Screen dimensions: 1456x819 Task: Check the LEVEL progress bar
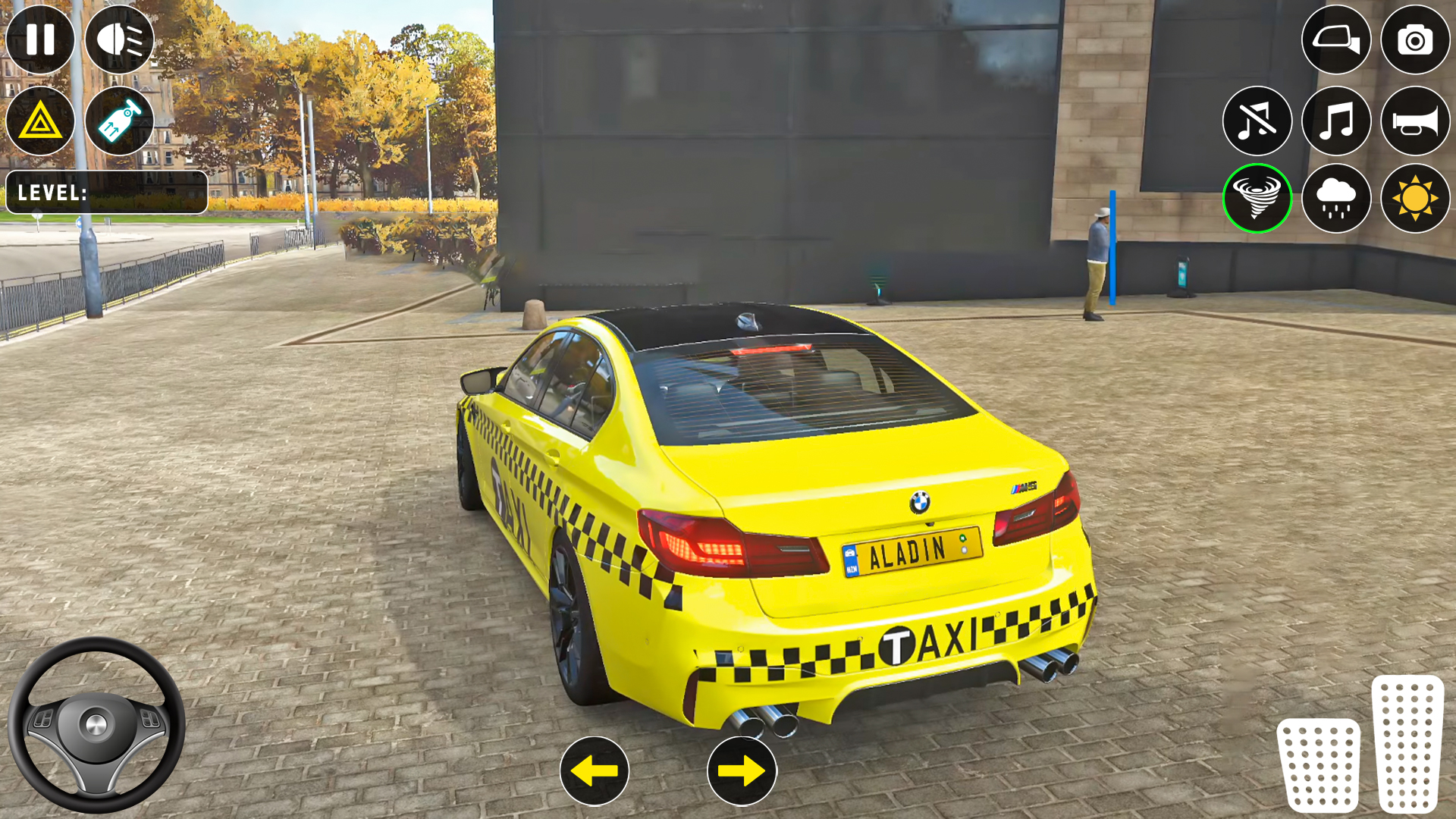pos(106,192)
